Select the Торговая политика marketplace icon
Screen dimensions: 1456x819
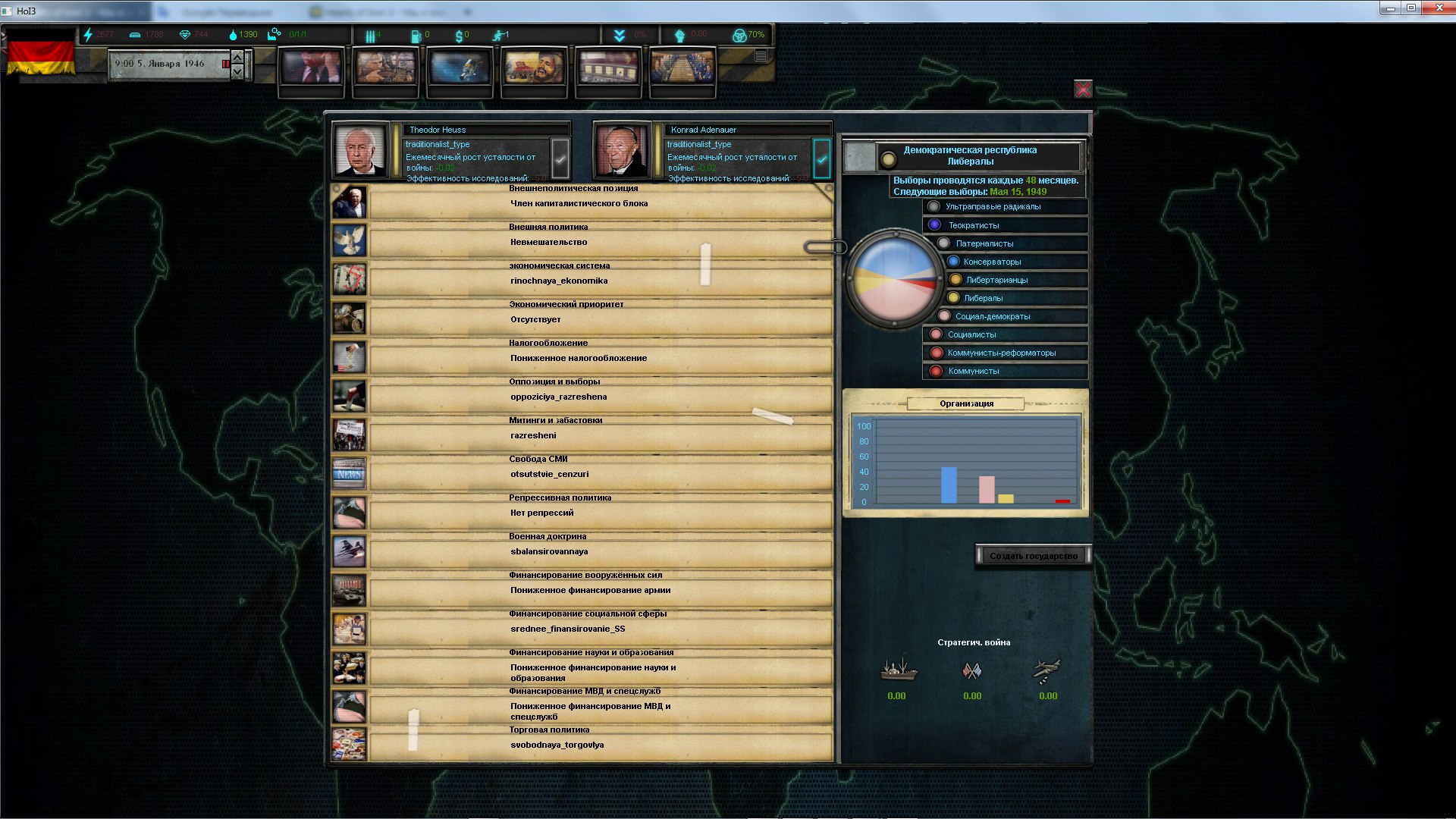pos(349,745)
